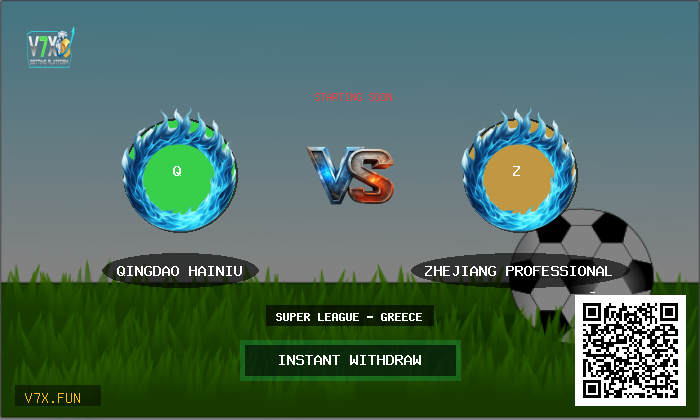
Task: Open the V7X.FUN link
Action: pos(57,397)
